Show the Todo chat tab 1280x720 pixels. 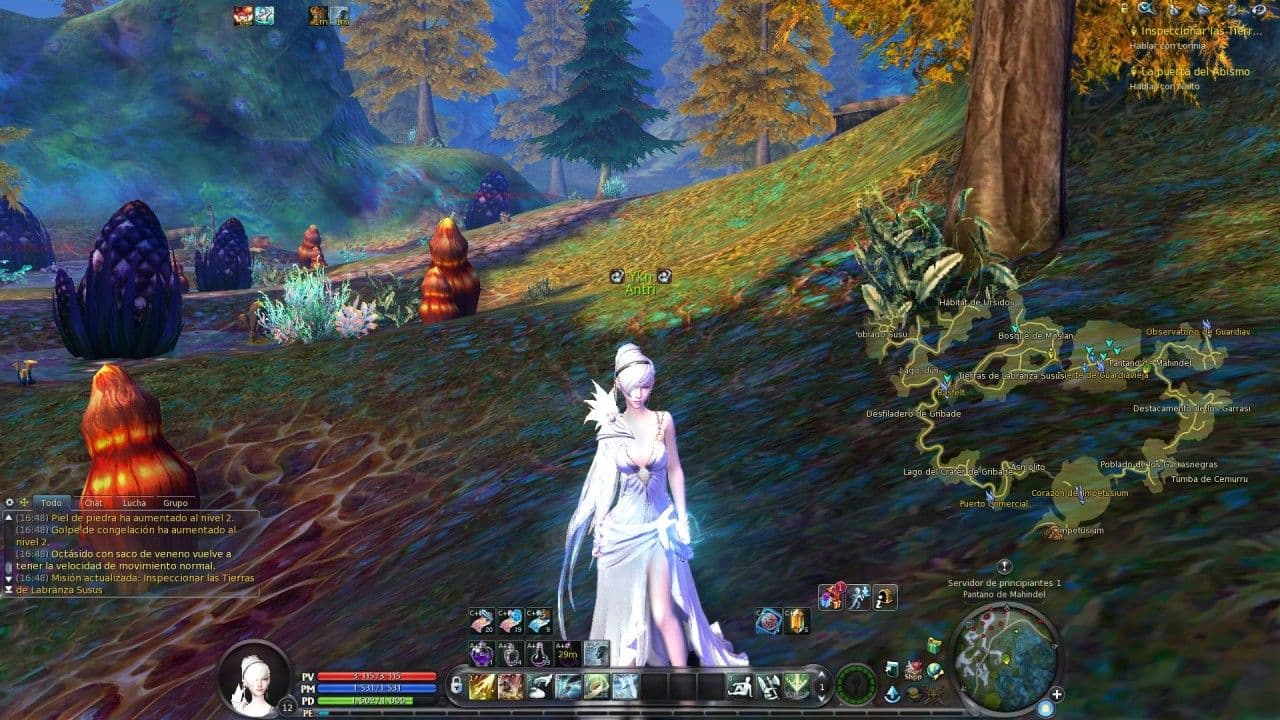point(51,503)
